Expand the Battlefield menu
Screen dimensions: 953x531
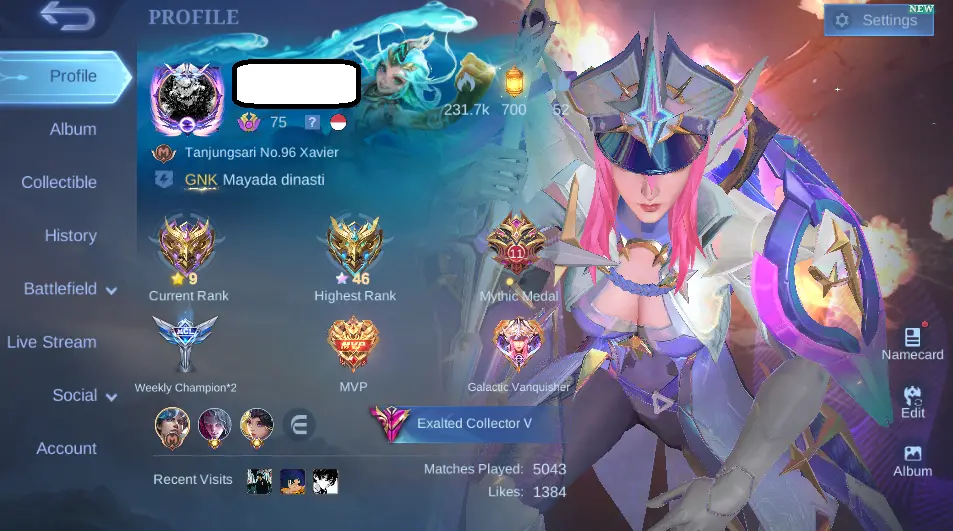point(70,289)
